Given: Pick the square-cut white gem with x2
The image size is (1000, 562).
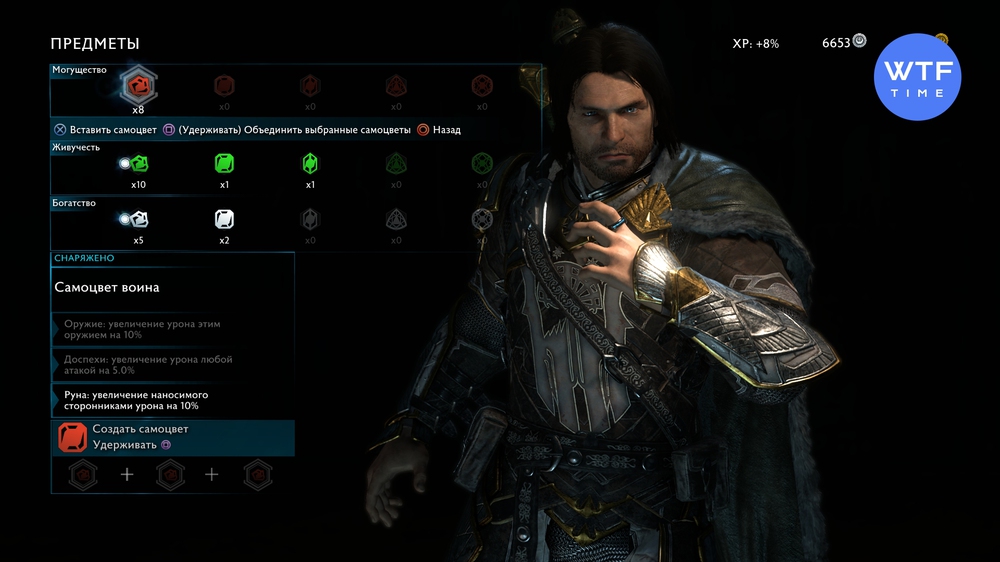Looking at the screenshot, I should coord(224,219).
